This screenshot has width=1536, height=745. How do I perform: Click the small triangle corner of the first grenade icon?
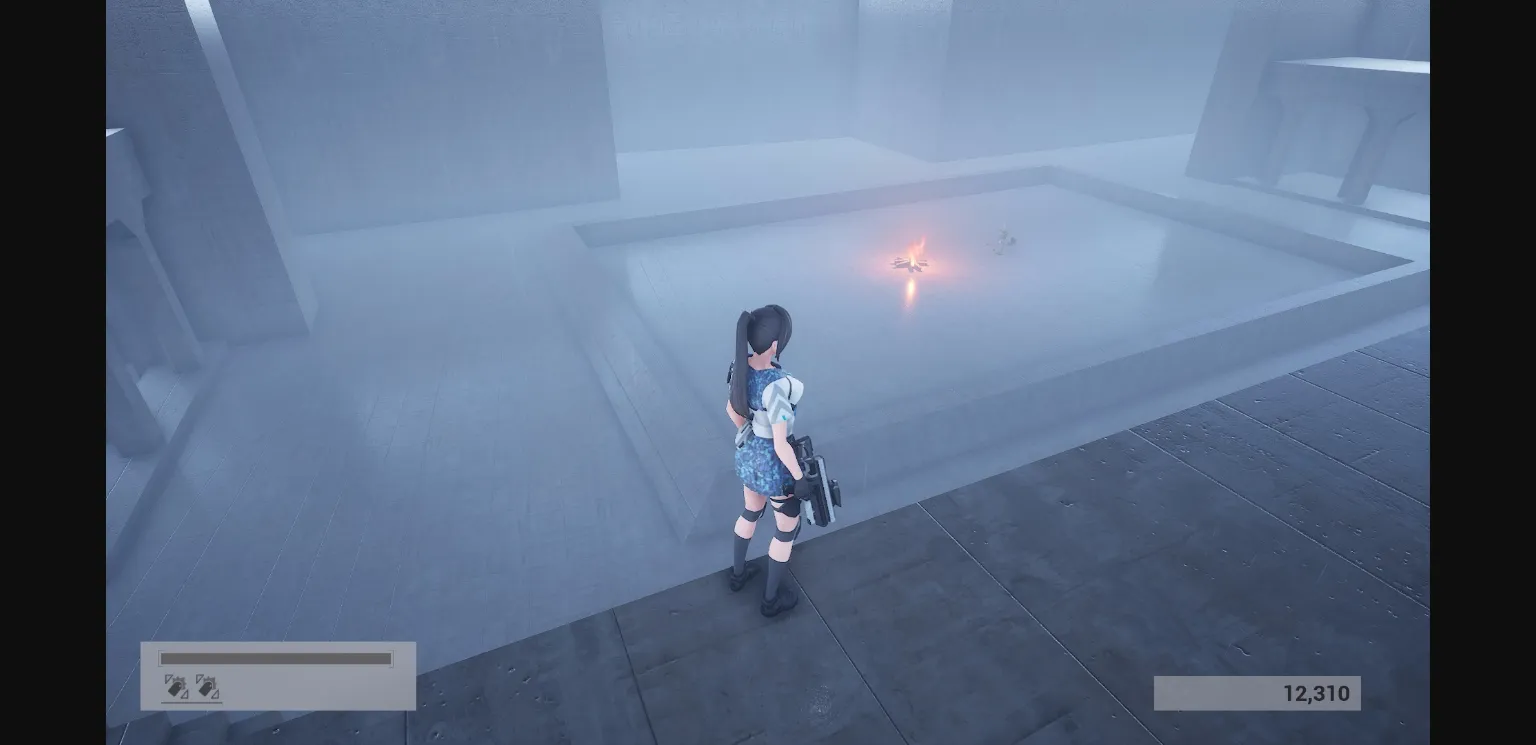[184, 696]
